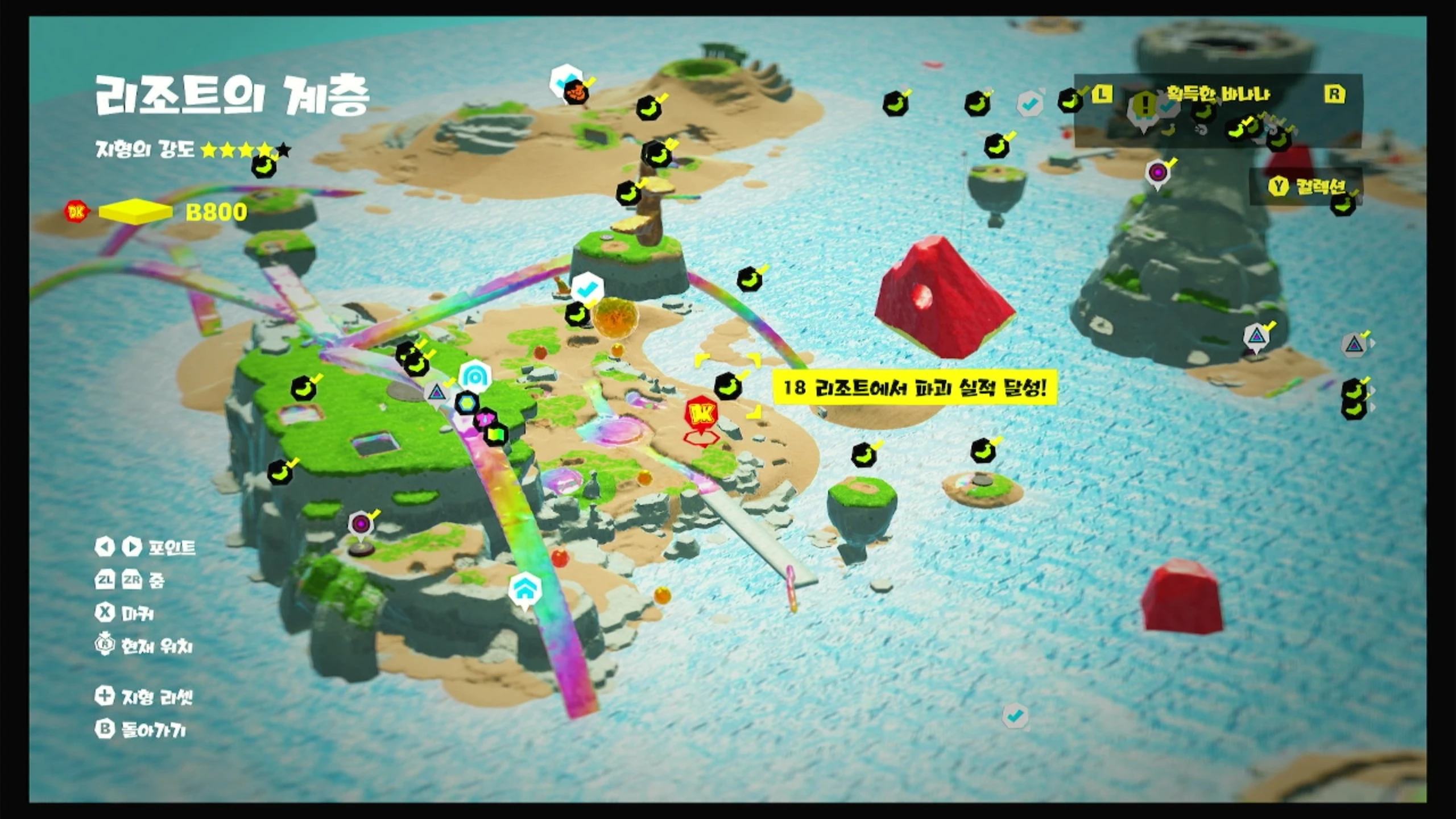Select the 현재 위치 current location option
This screenshot has height=819, width=1456.
pos(145,646)
